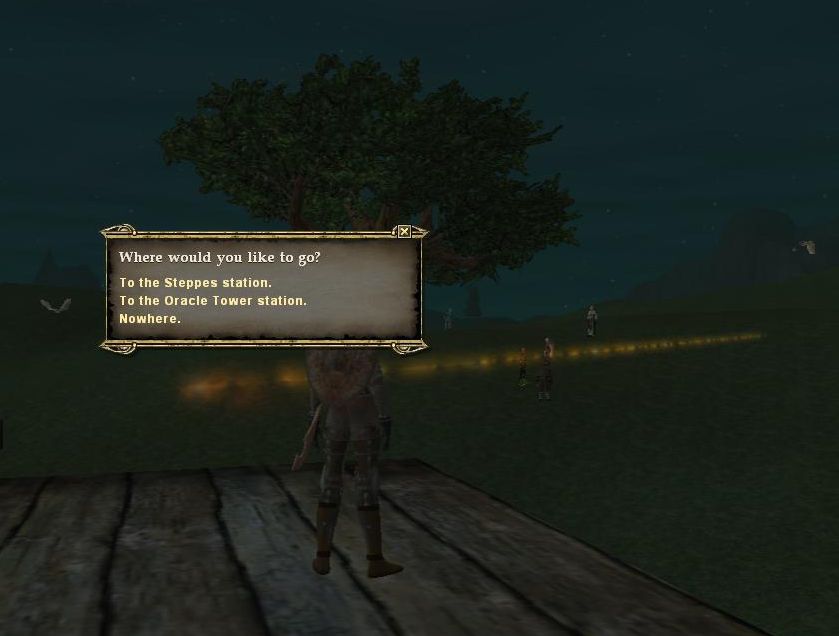Choose "To the Steppes station."
The image size is (839, 636).
(195, 283)
